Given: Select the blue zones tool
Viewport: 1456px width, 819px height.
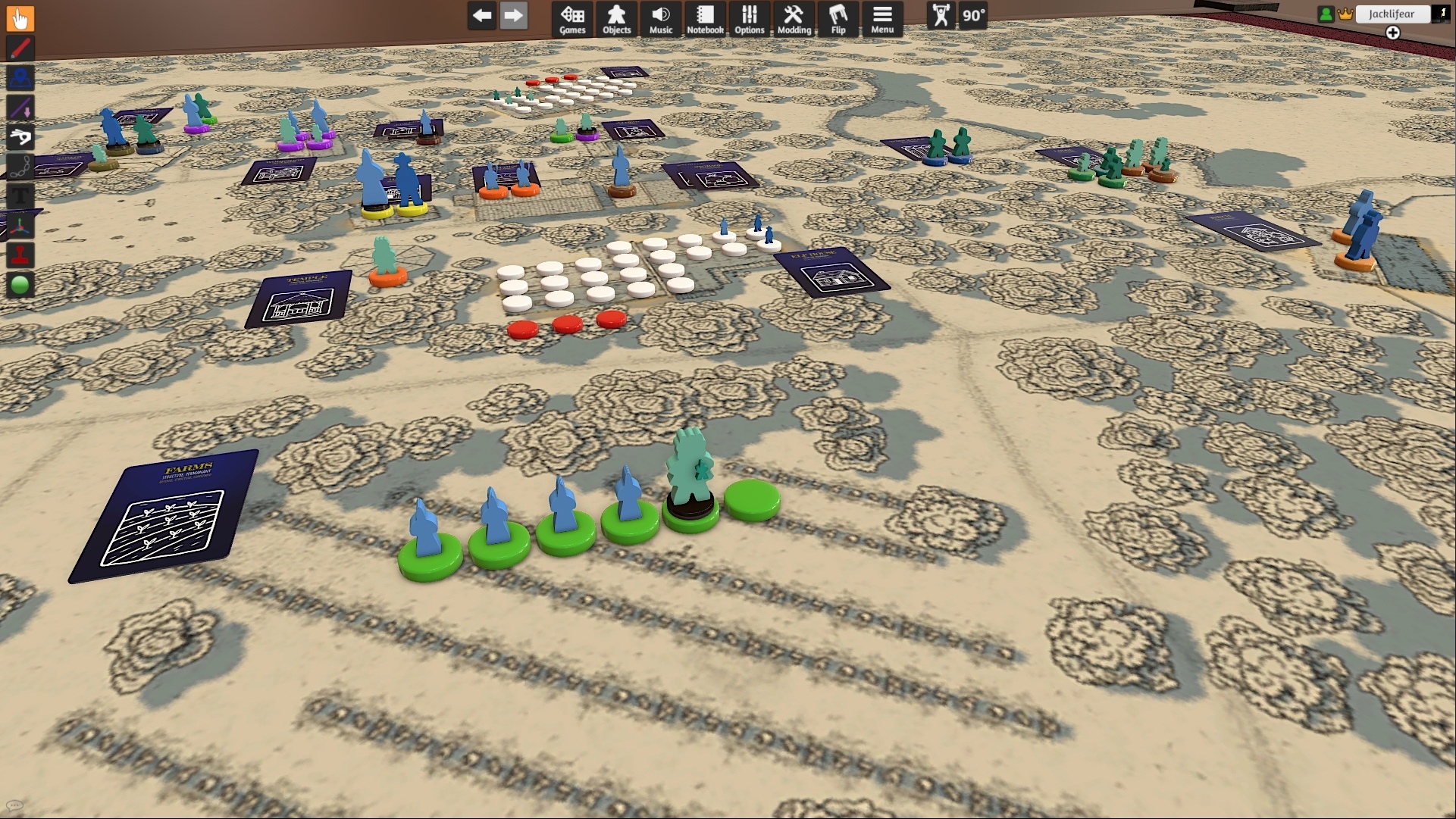Looking at the screenshot, I should [x=20, y=78].
